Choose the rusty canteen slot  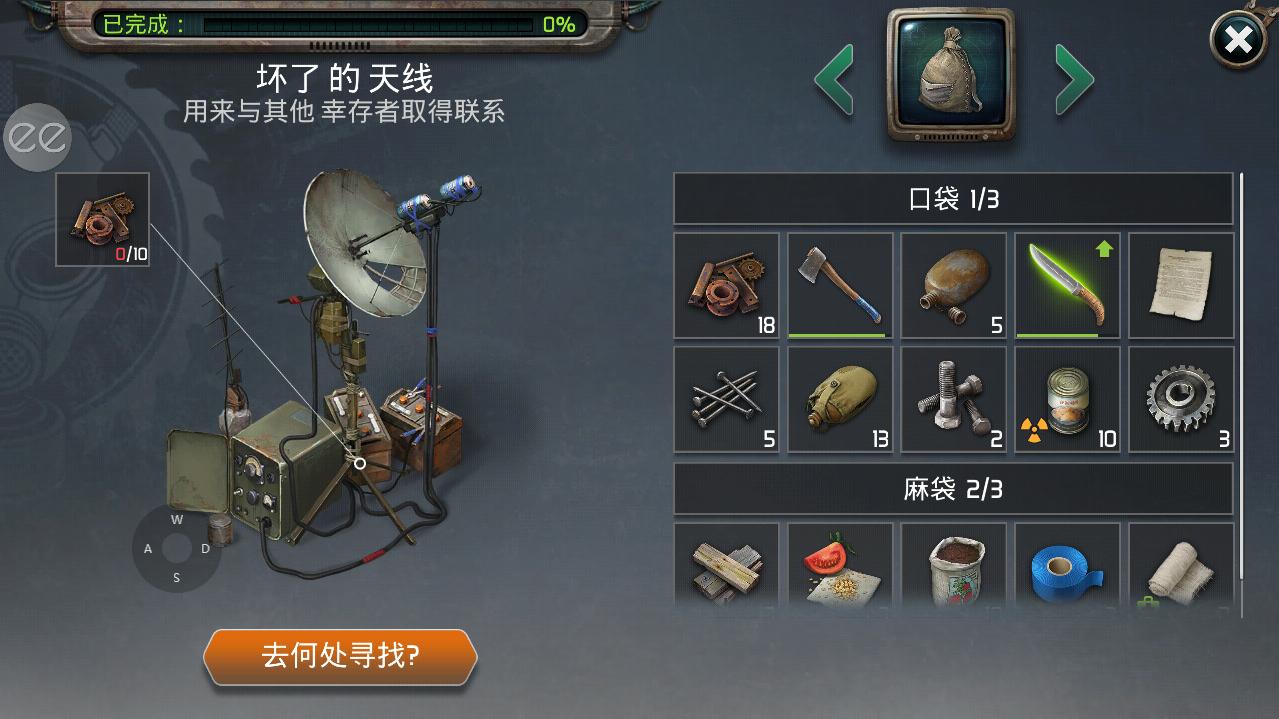coord(954,286)
